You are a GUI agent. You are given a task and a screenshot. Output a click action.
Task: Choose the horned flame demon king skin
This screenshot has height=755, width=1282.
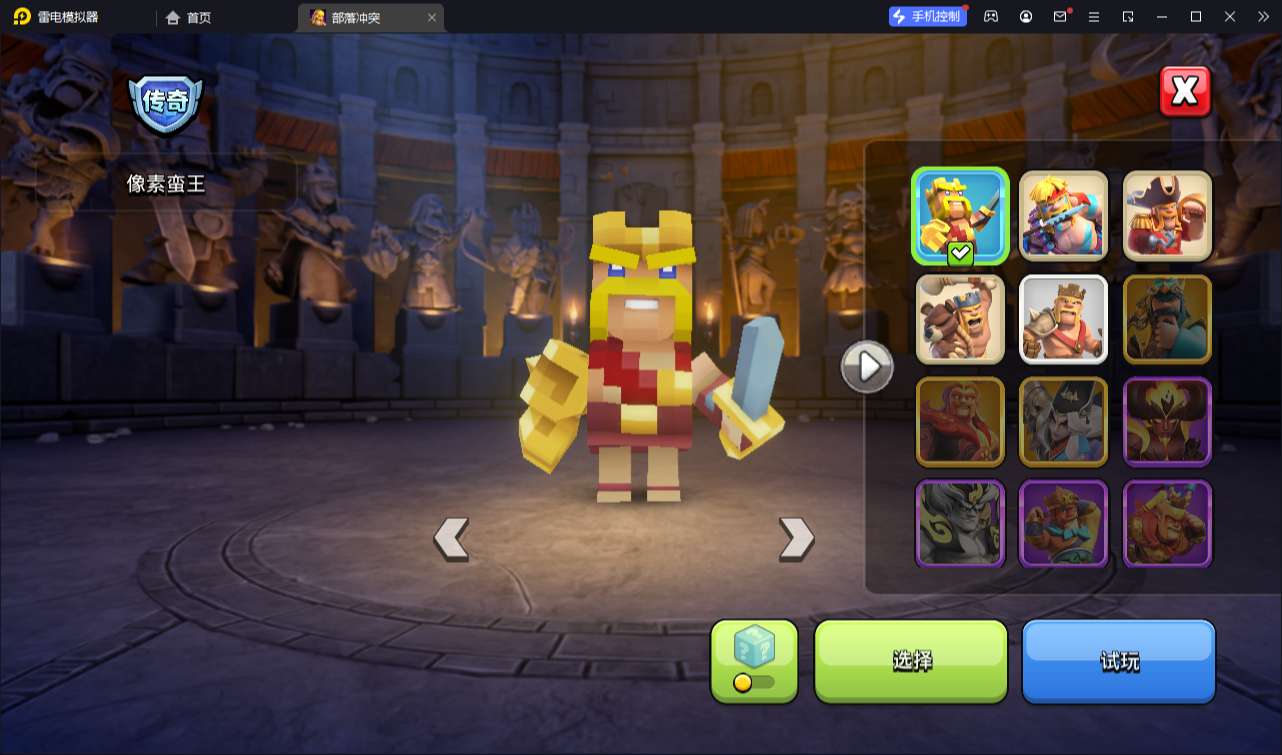coord(1167,422)
